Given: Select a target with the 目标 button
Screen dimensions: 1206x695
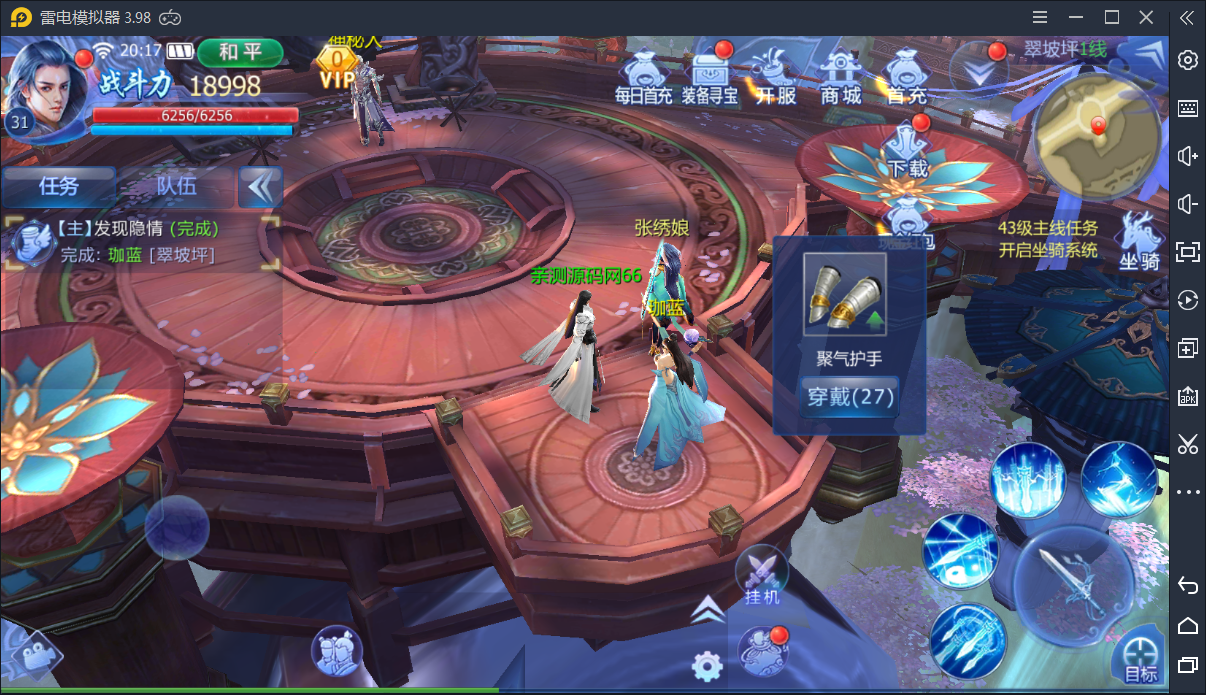Looking at the screenshot, I should [x=1140, y=659].
